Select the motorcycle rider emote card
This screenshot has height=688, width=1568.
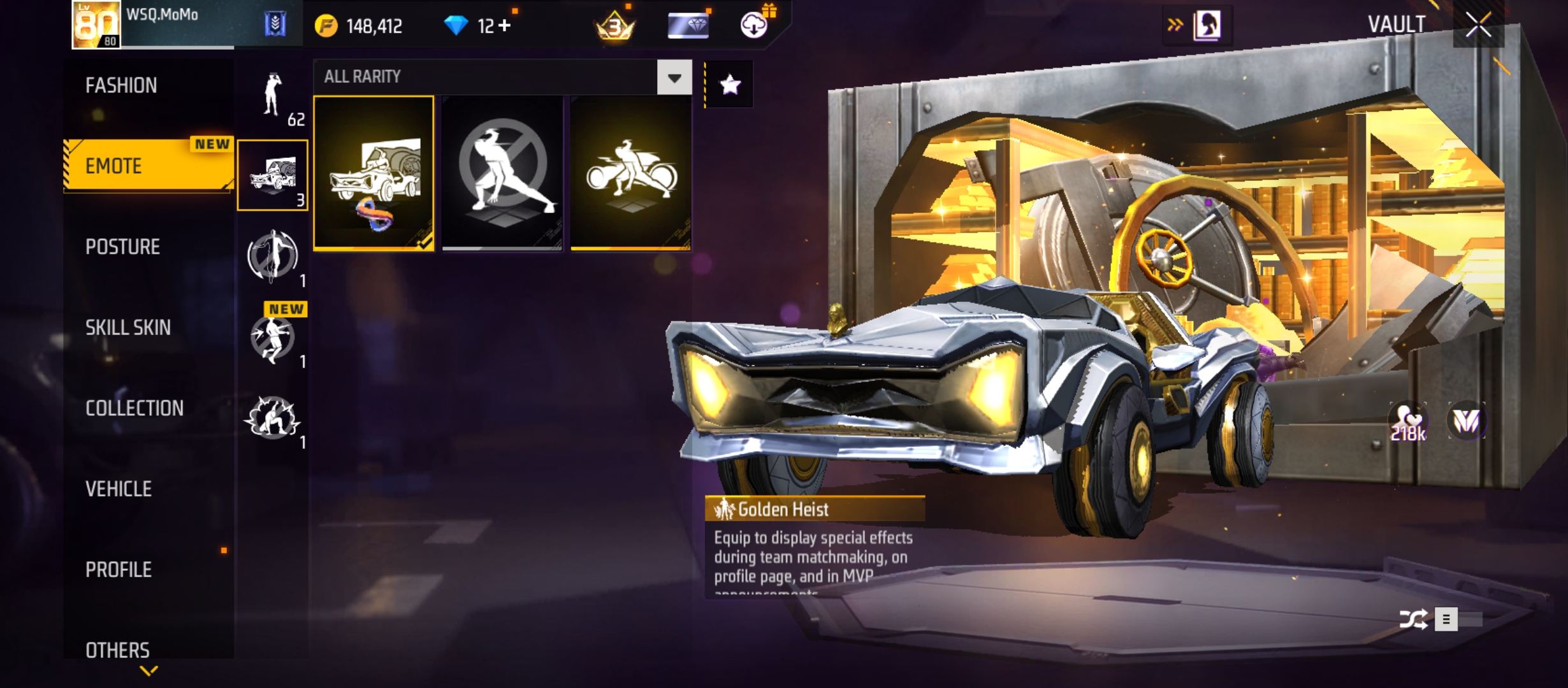coord(630,173)
